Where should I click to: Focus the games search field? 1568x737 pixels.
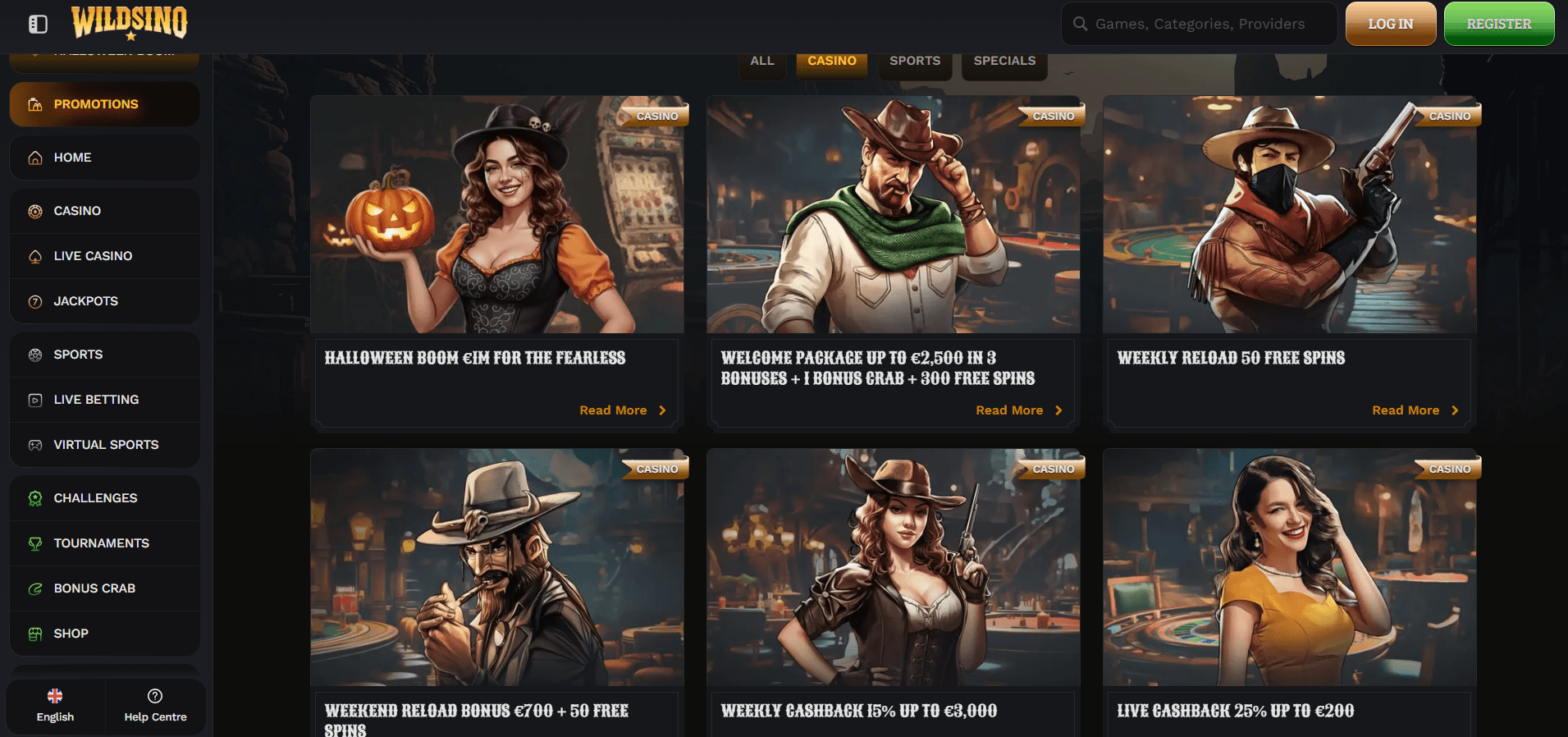[x=1199, y=24]
